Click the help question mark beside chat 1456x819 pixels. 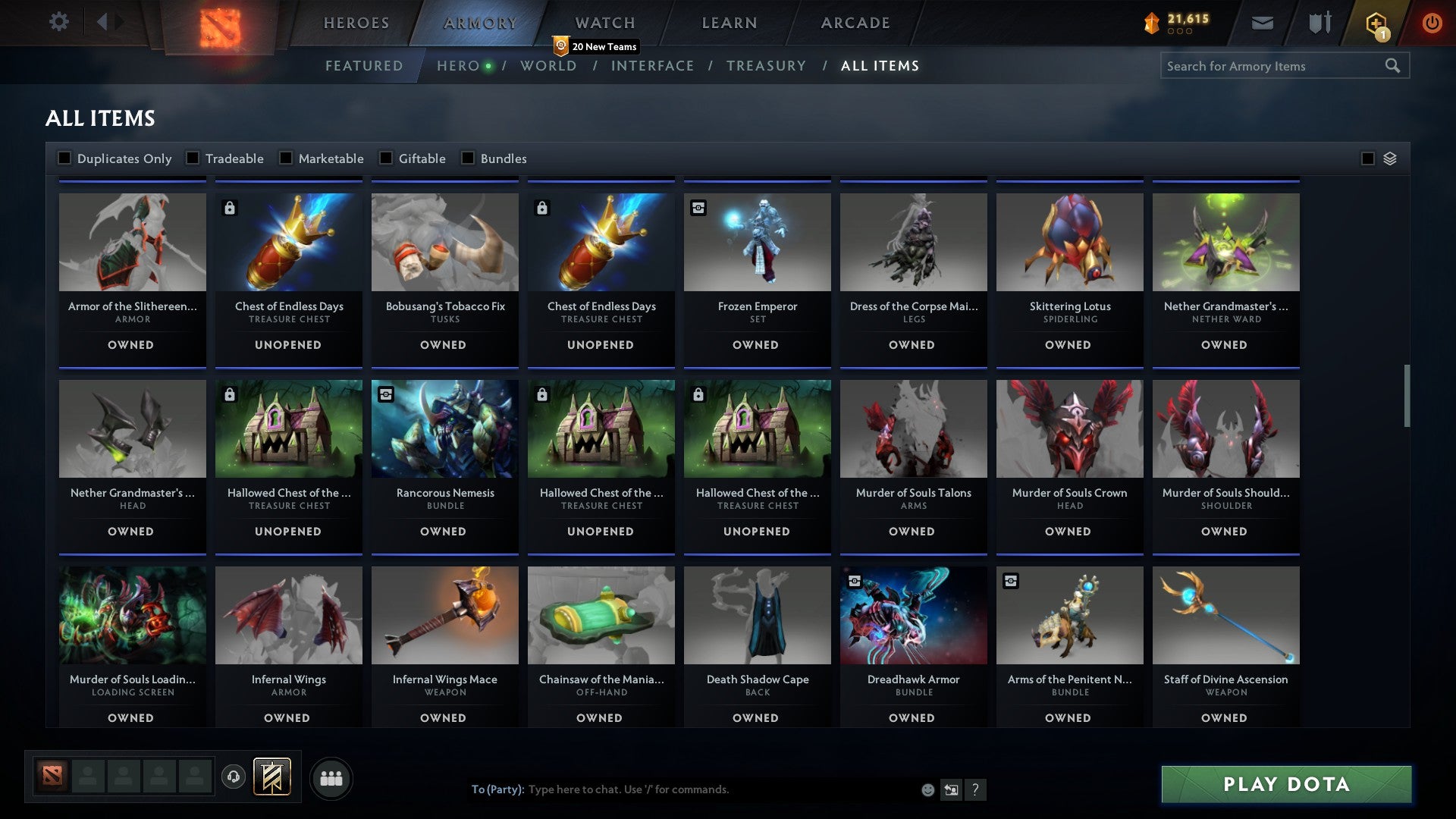click(975, 789)
